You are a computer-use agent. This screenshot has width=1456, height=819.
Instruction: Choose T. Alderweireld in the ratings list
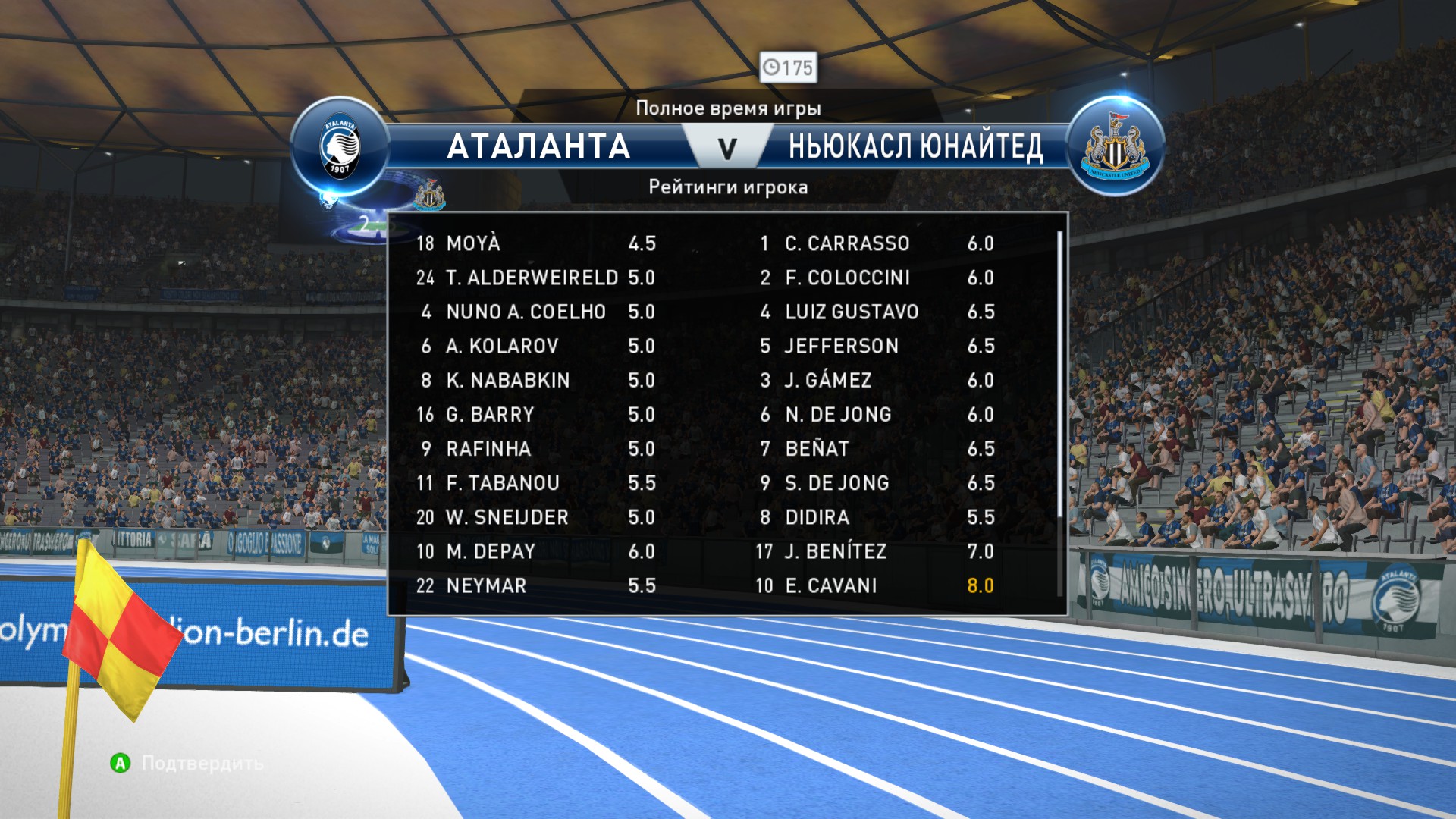tap(535, 278)
